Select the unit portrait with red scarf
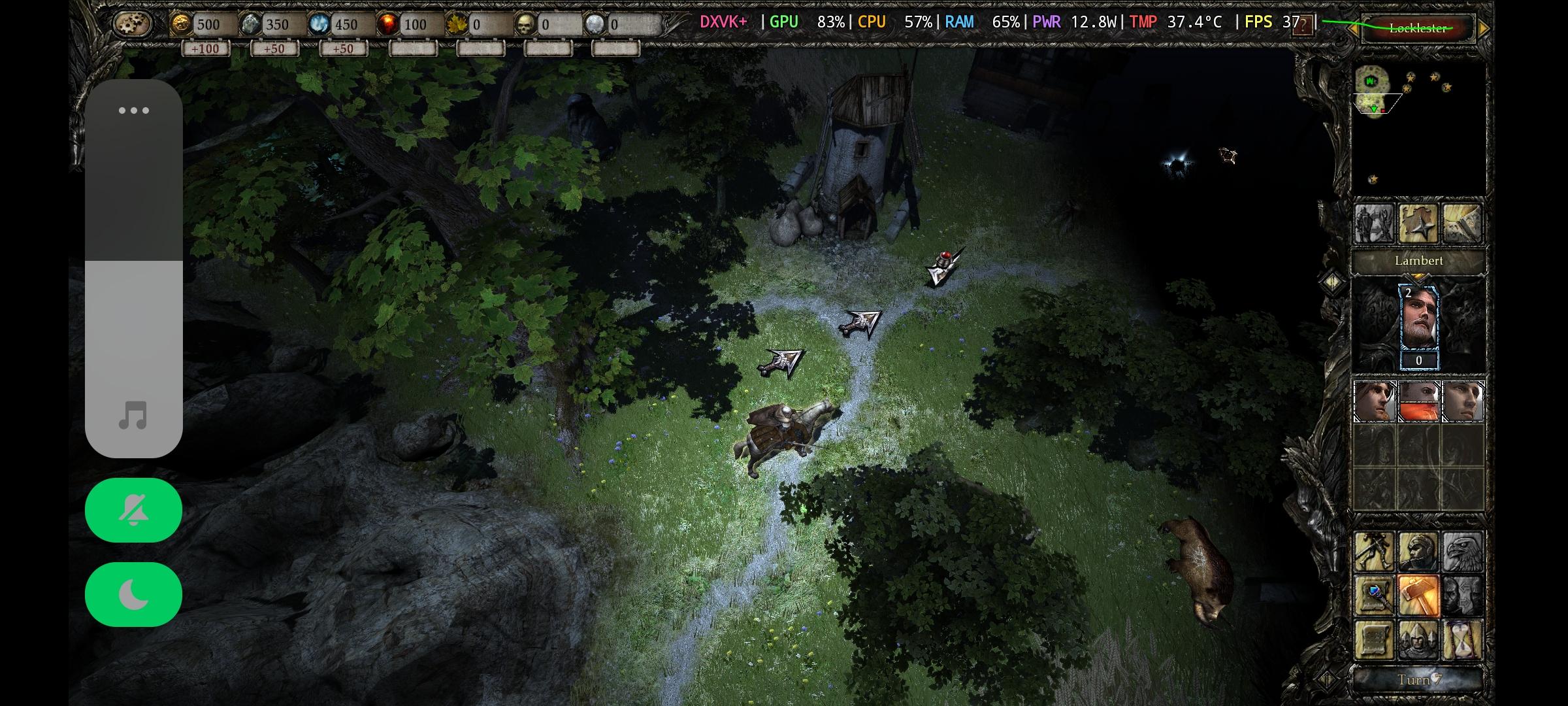This screenshot has width=1568, height=706. [x=1418, y=401]
